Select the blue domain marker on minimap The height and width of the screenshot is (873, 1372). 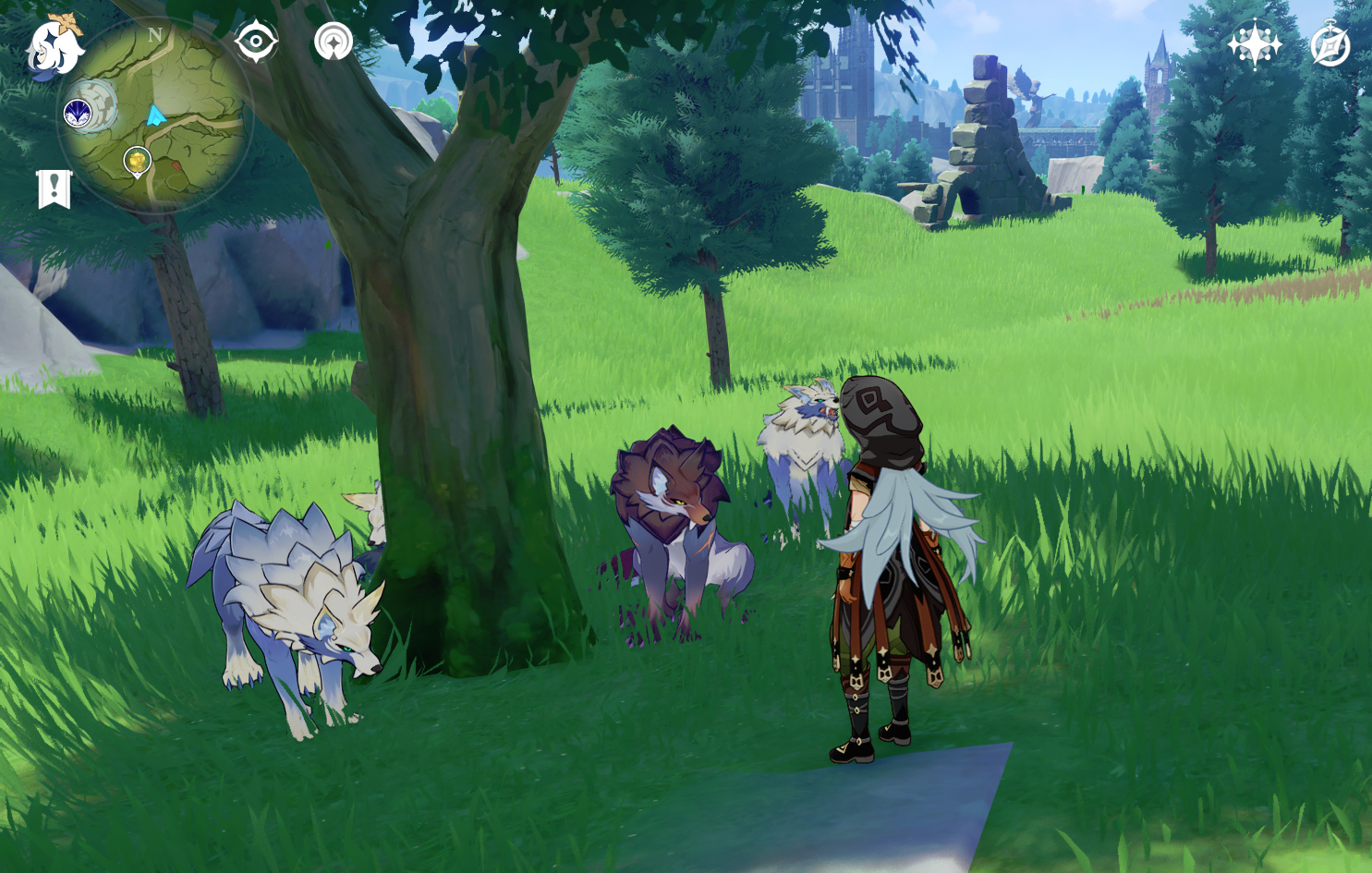click(x=78, y=114)
